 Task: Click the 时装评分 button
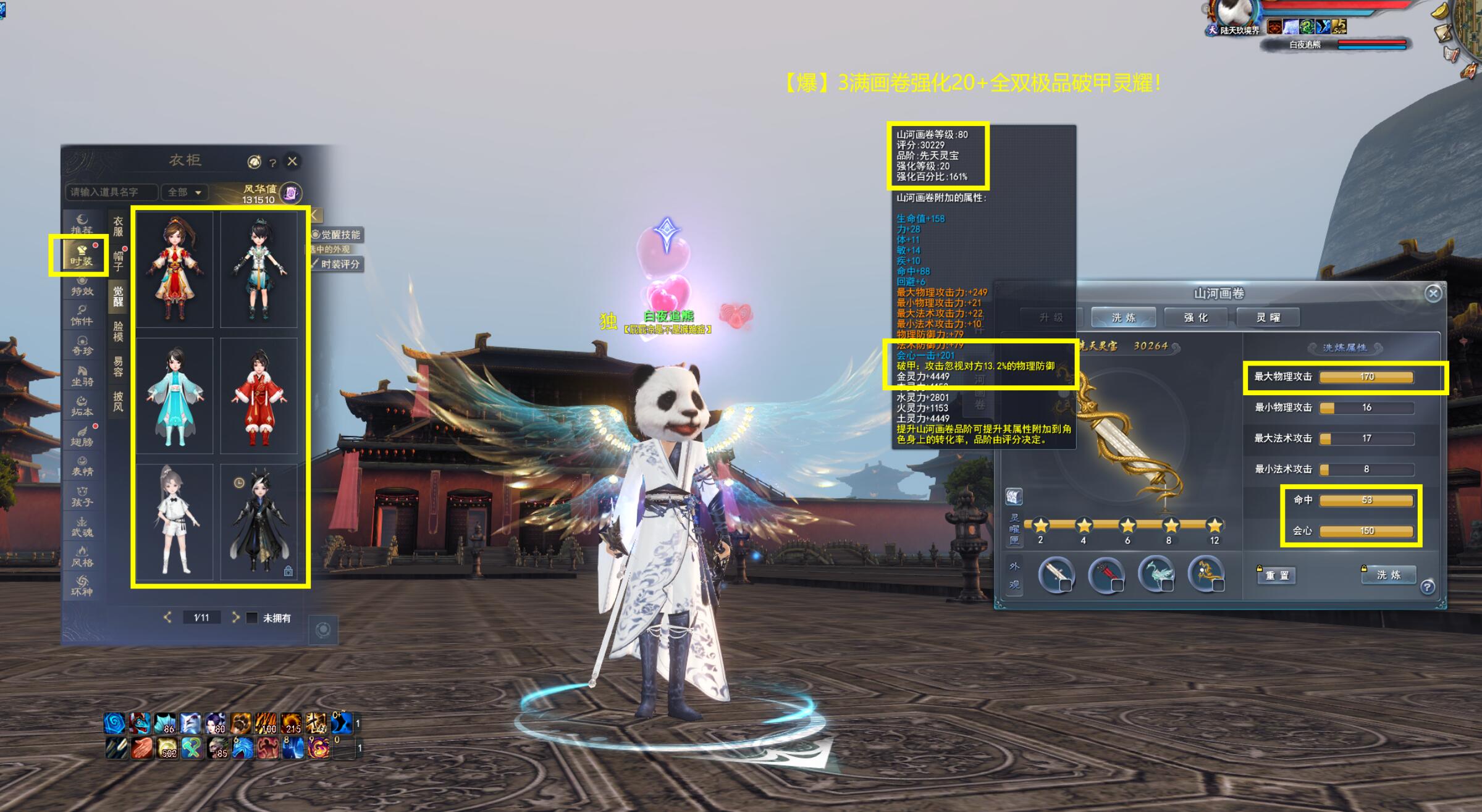pyautogui.click(x=338, y=264)
